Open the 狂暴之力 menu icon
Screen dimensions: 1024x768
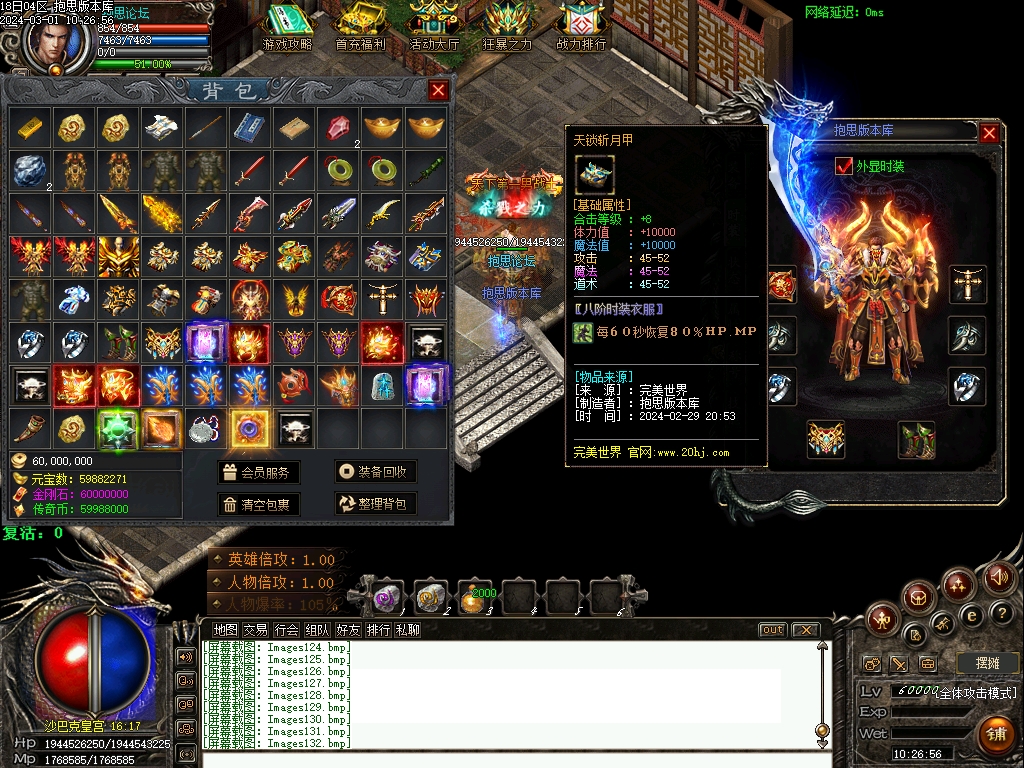[508, 28]
